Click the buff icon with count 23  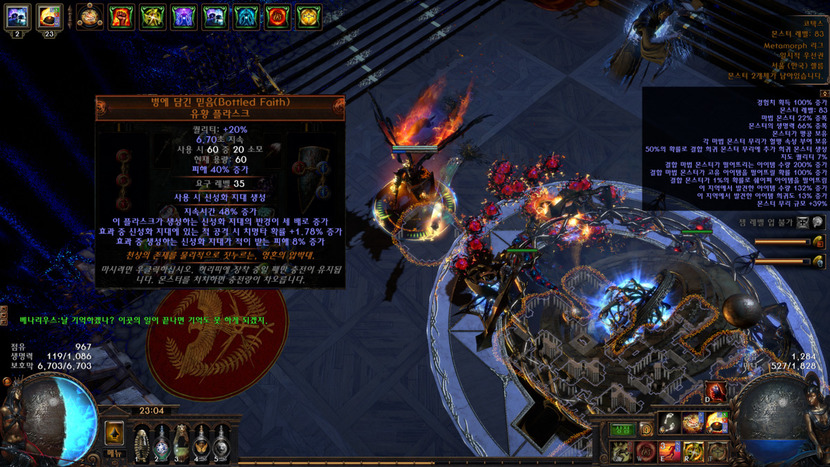(50, 15)
